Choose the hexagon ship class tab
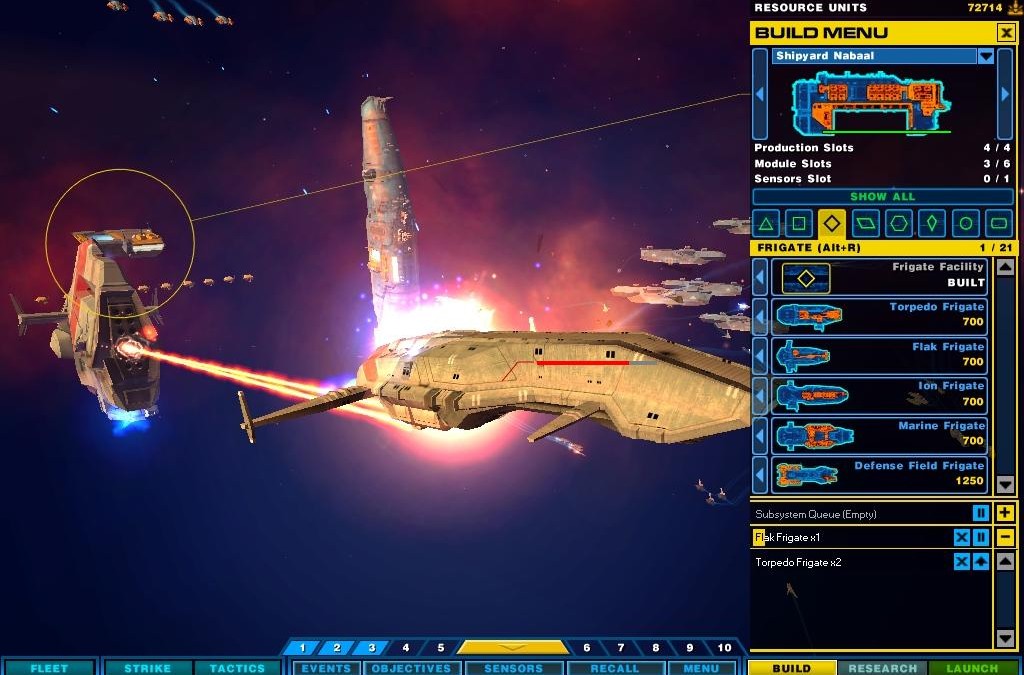 point(899,223)
